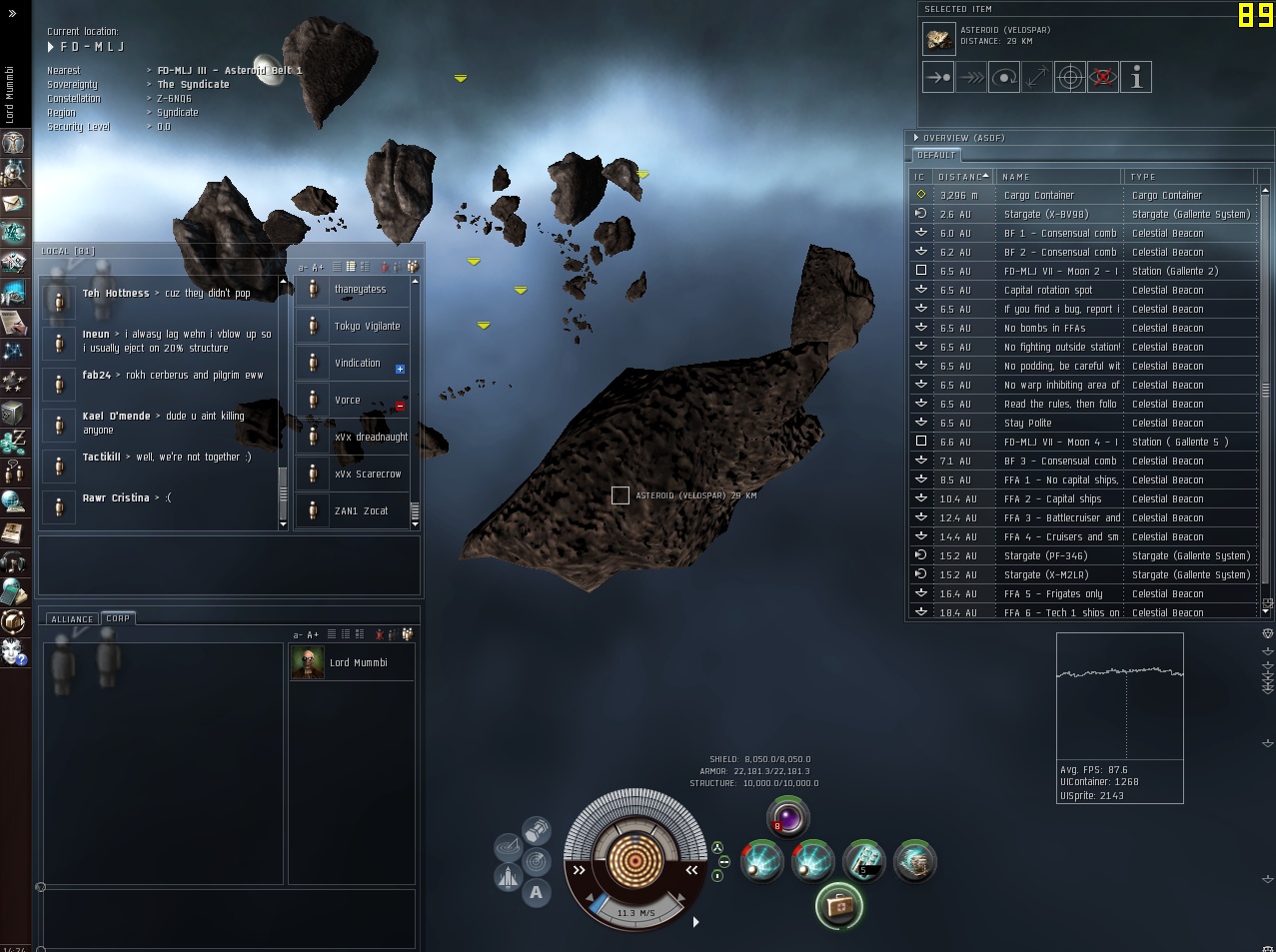Viewport: 1276px width, 952px height.
Task: Open the mail envelope in the sidebar
Action: [13, 203]
